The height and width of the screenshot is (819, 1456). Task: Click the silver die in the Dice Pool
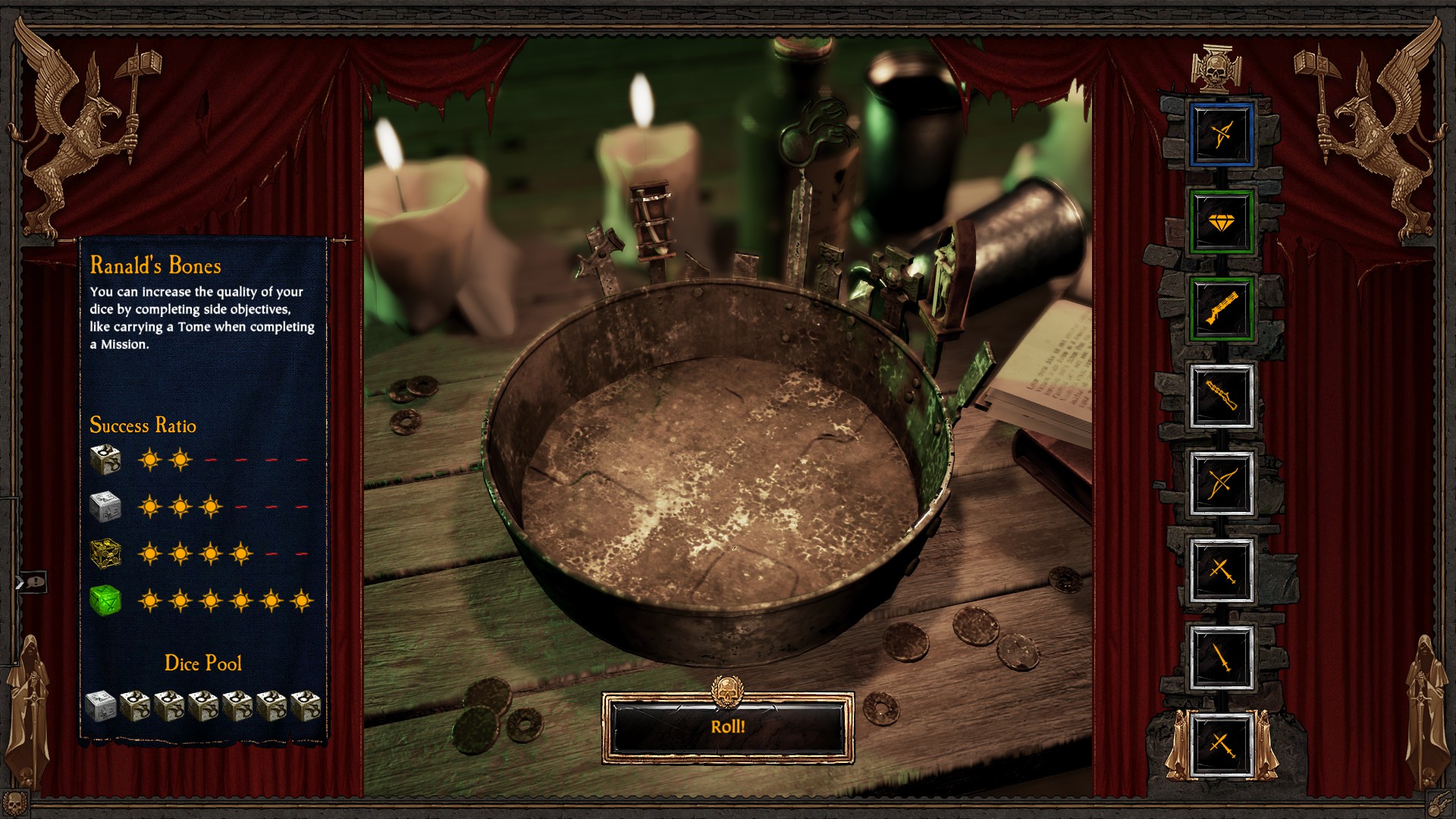[100, 705]
